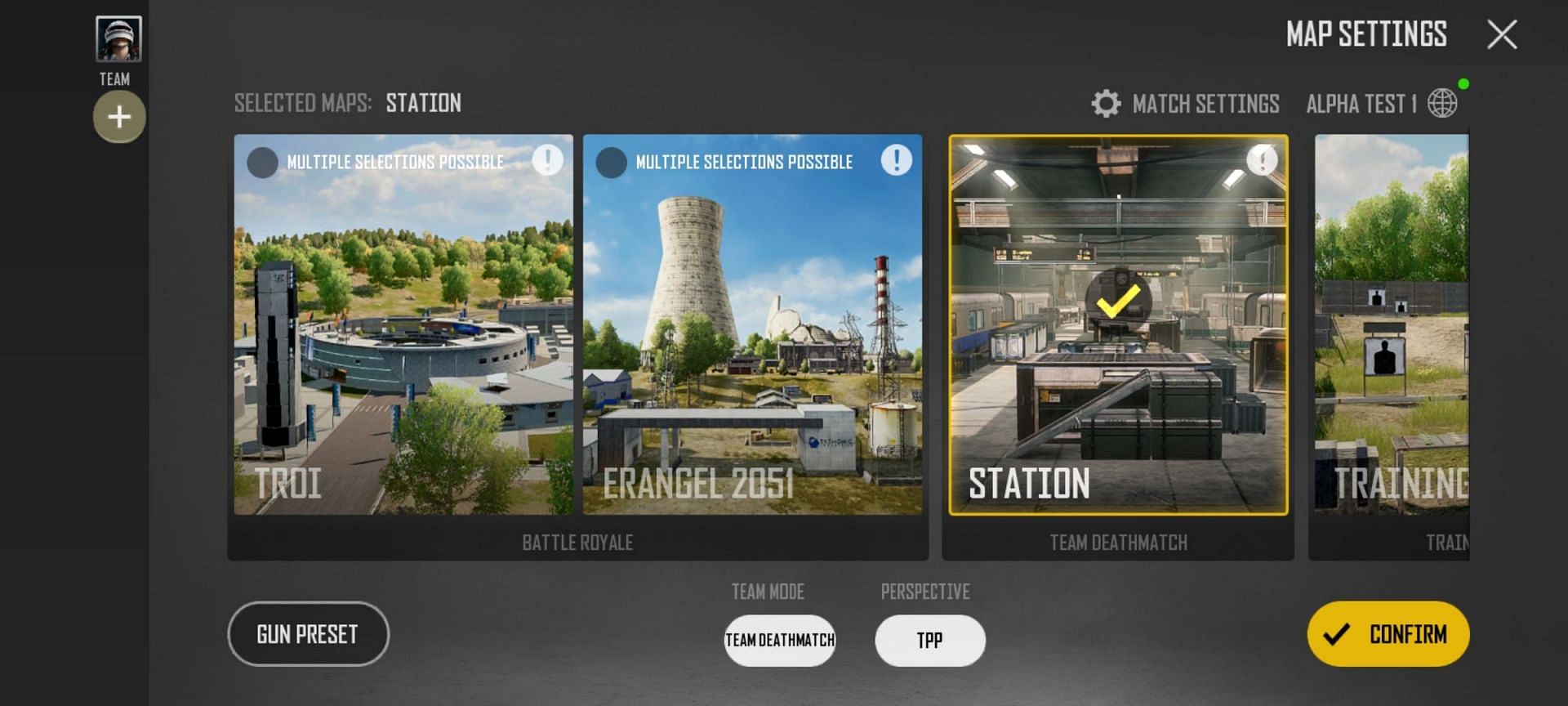Viewport: 1568px width, 706px height.
Task: Select the Training map card
Action: click(1392, 343)
